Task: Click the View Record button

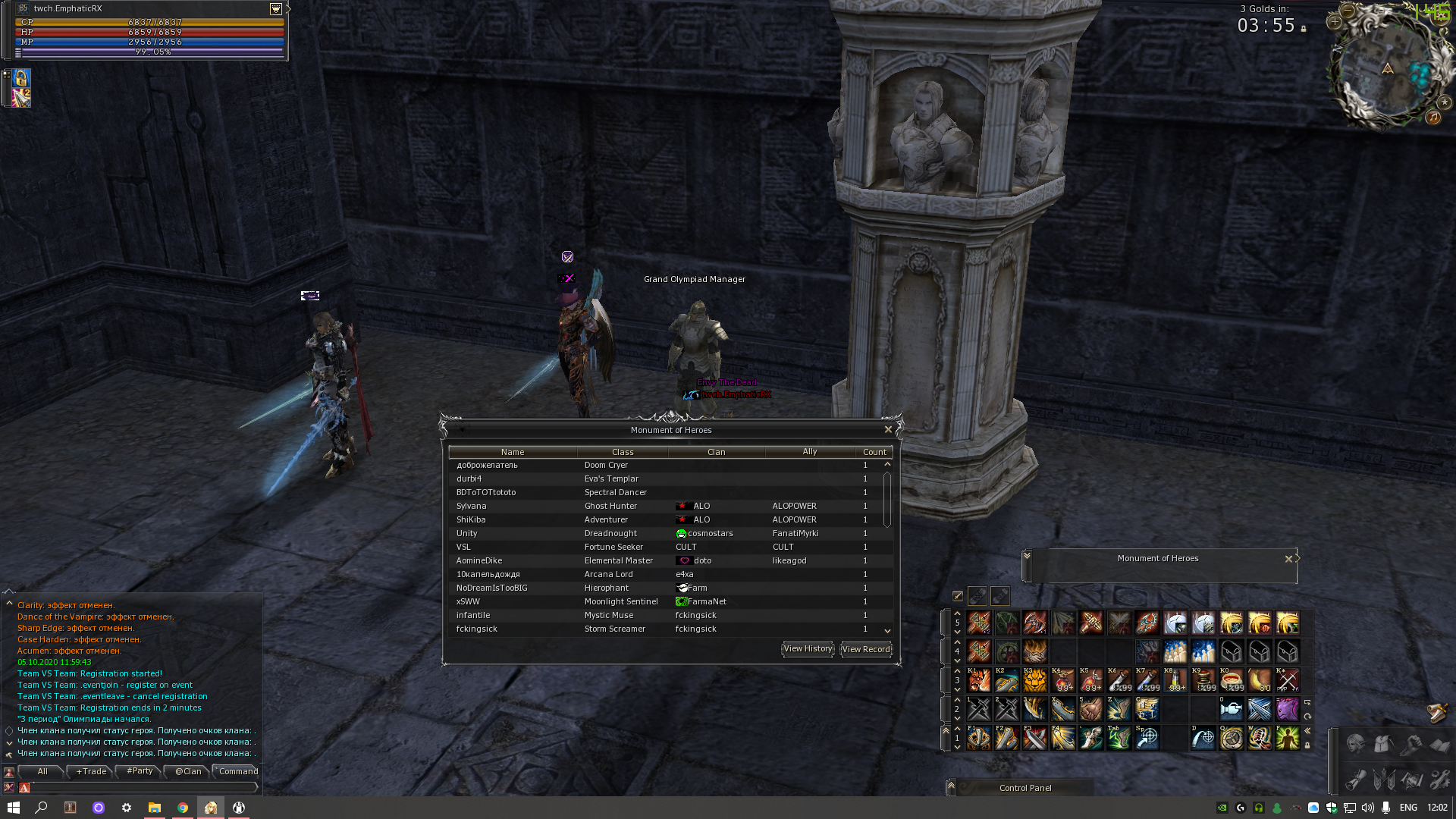Action: pyautogui.click(x=866, y=649)
